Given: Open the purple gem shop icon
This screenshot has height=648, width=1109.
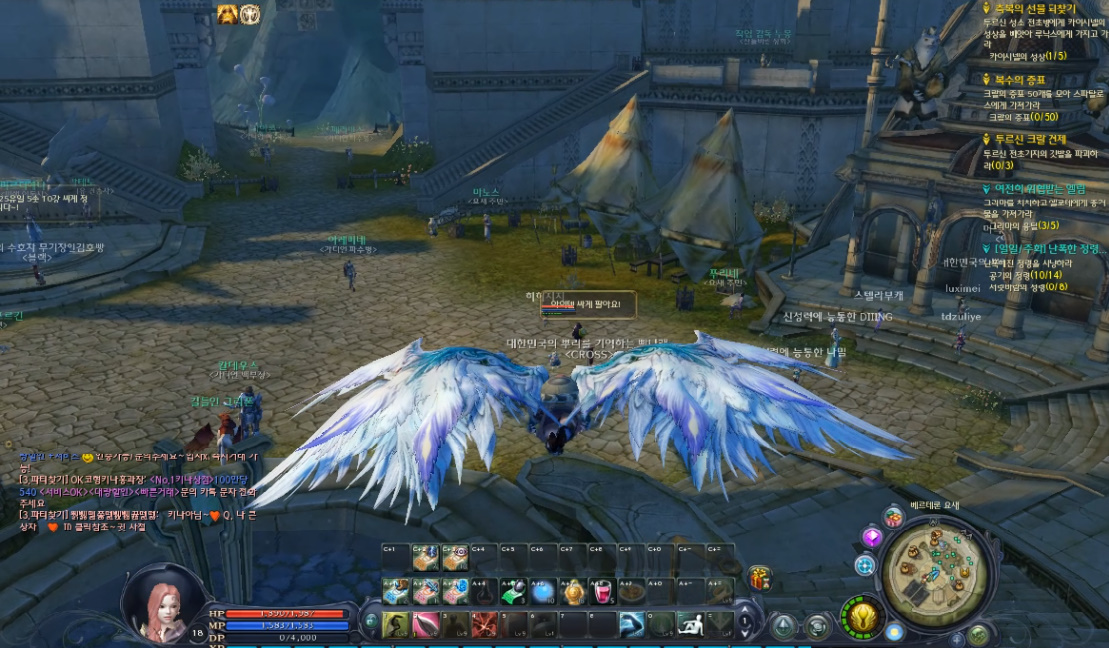Looking at the screenshot, I should coord(871,538).
